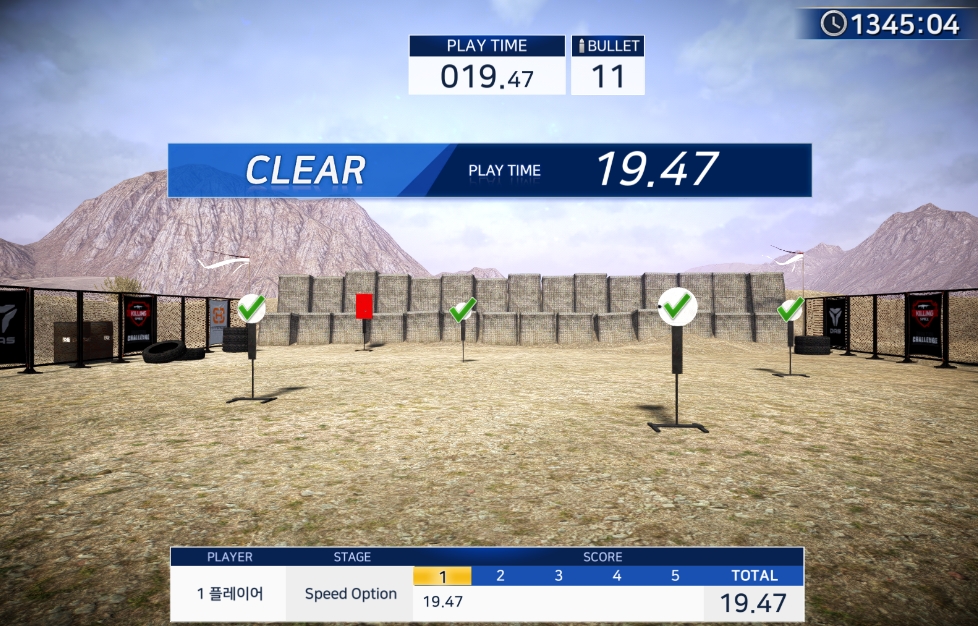Screen dimensions: 978x626
Task: Select the 1 플레이어 player row
Action: pyautogui.click(x=229, y=594)
